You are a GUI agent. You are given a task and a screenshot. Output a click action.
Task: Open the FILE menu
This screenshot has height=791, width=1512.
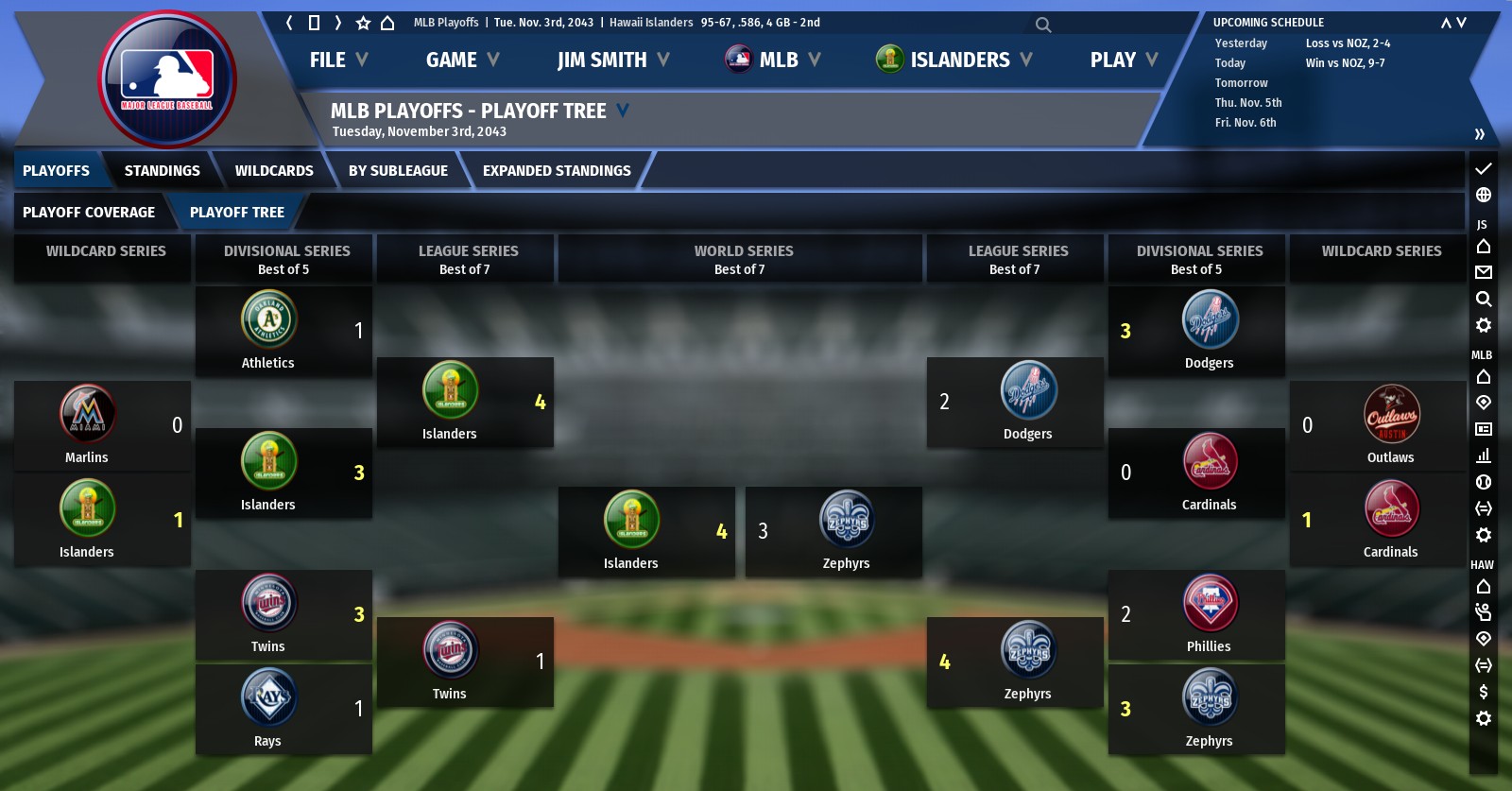coord(337,60)
